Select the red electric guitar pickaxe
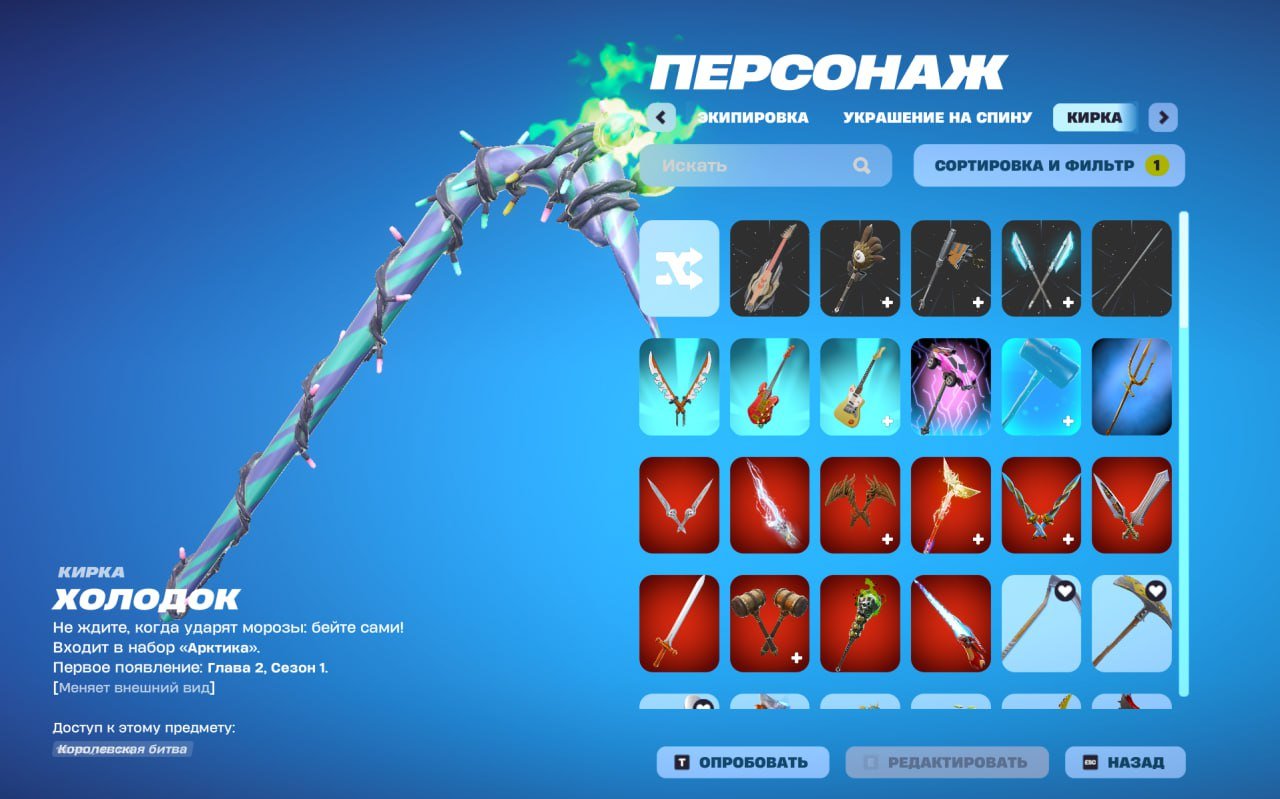Screen dimensions: 1280x799 click(x=770, y=387)
